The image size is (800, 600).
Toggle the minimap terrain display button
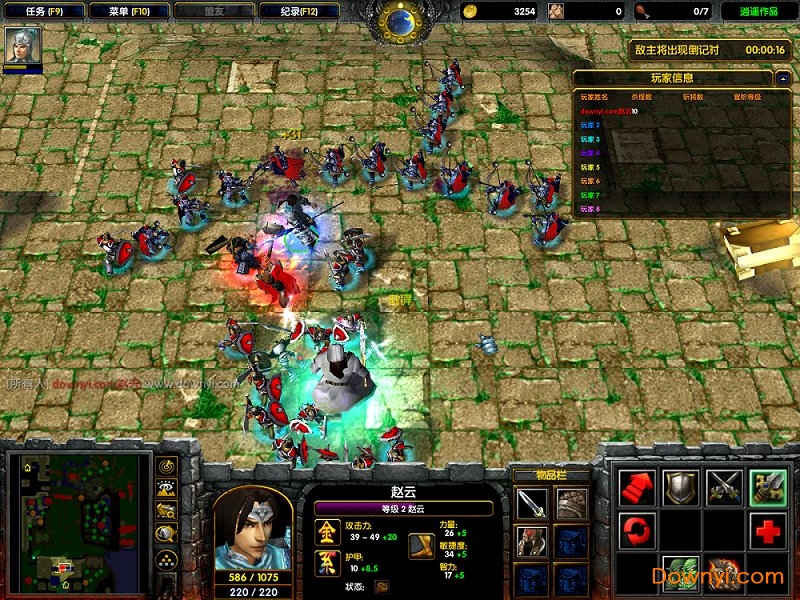[166, 488]
